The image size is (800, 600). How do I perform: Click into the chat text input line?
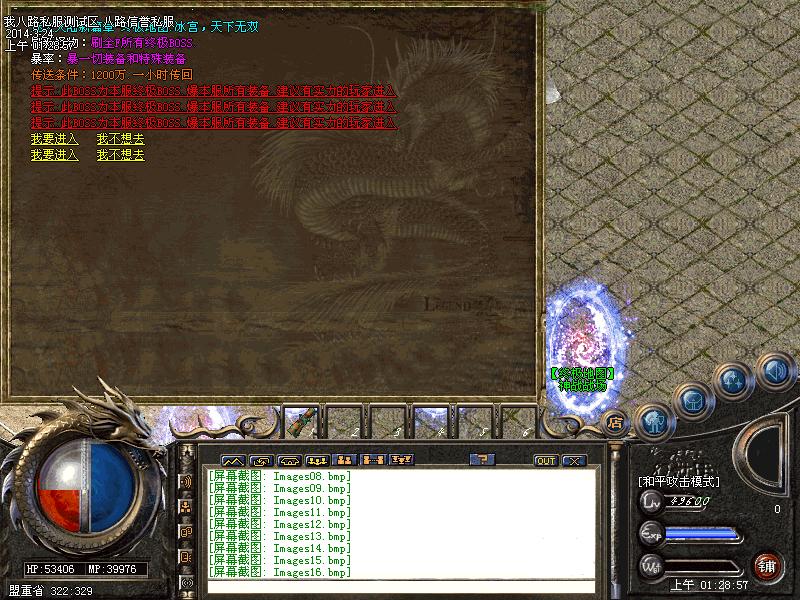click(400, 587)
